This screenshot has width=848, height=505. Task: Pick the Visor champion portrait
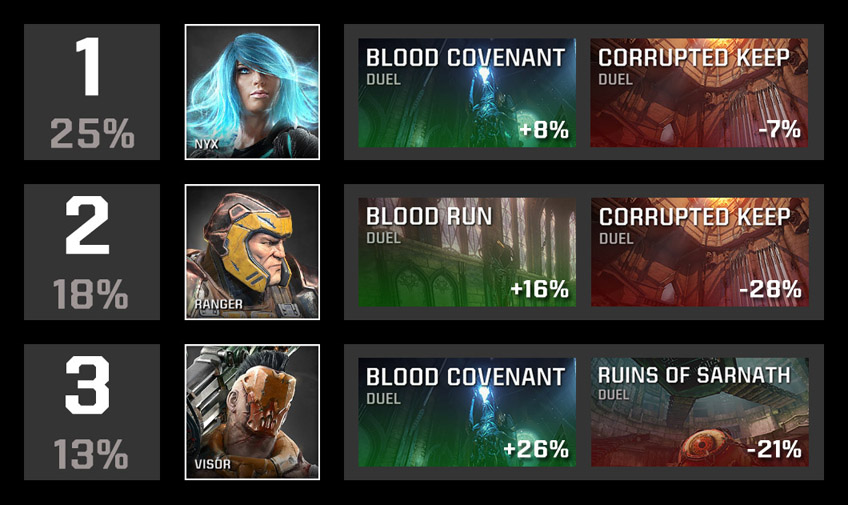[252, 412]
